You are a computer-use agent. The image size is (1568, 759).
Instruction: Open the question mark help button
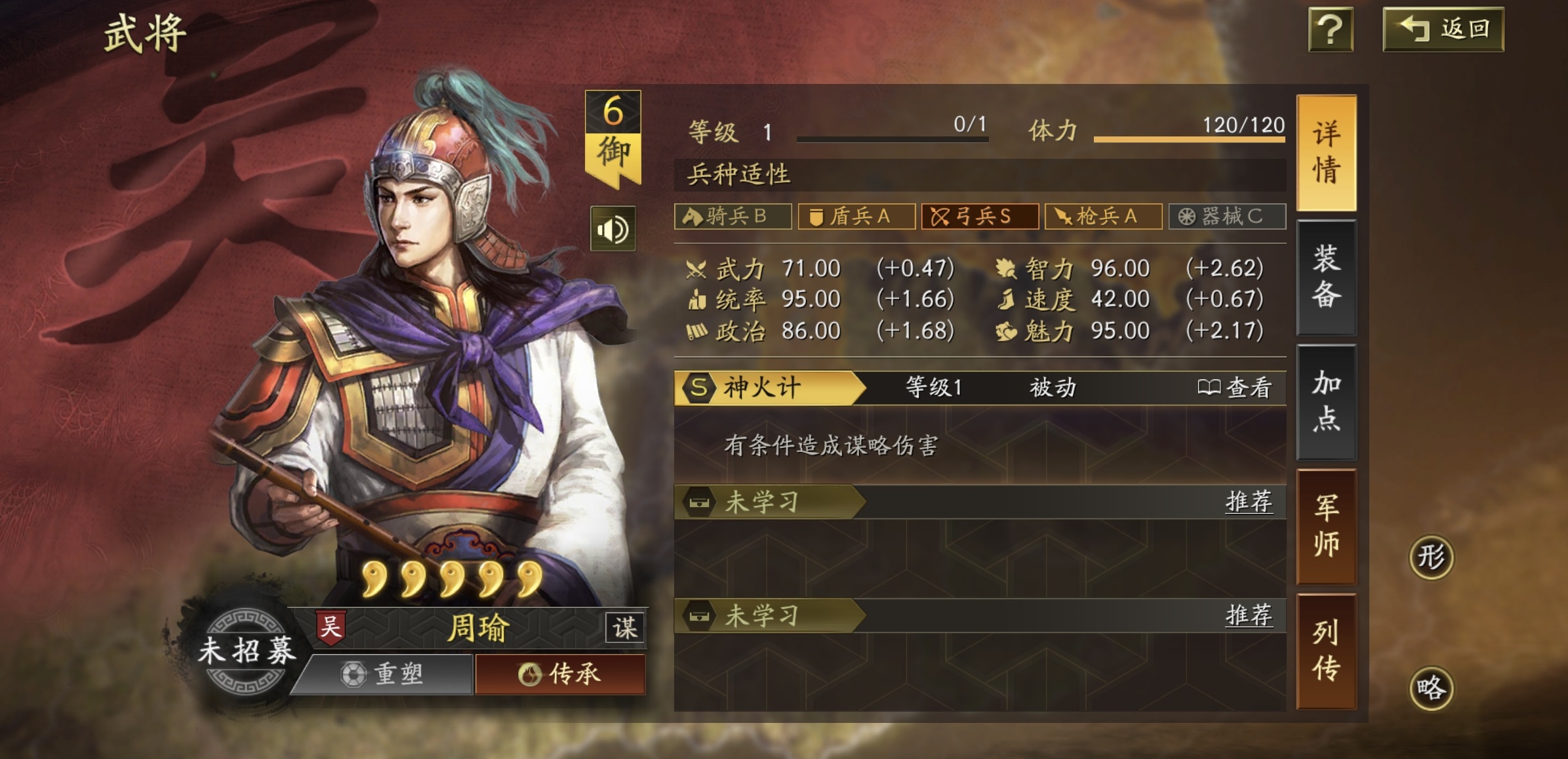click(1331, 30)
